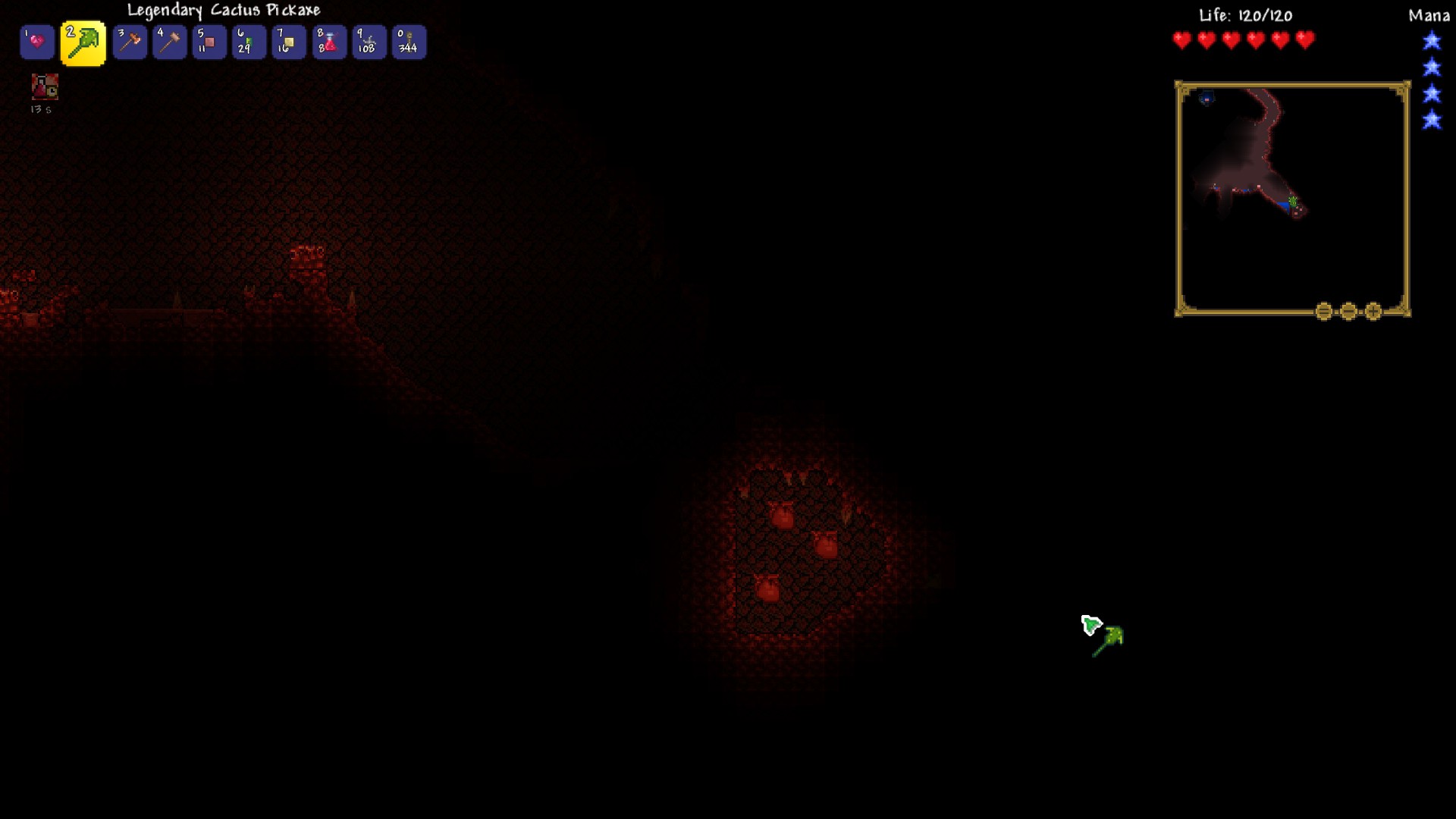Select the Legendary Cactus Pickaxe in slot 2

click(83, 42)
